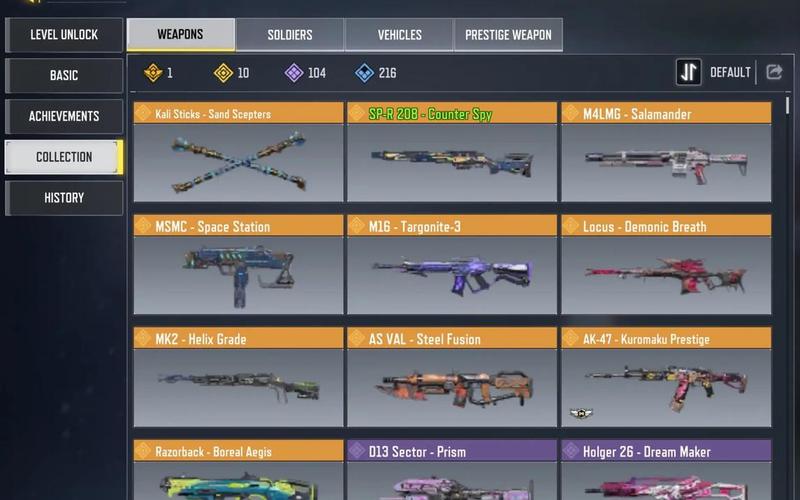Viewport: 800px width, 500px height.
Task: Open the Level Unlock menu
Action: [x=64, y=35]
